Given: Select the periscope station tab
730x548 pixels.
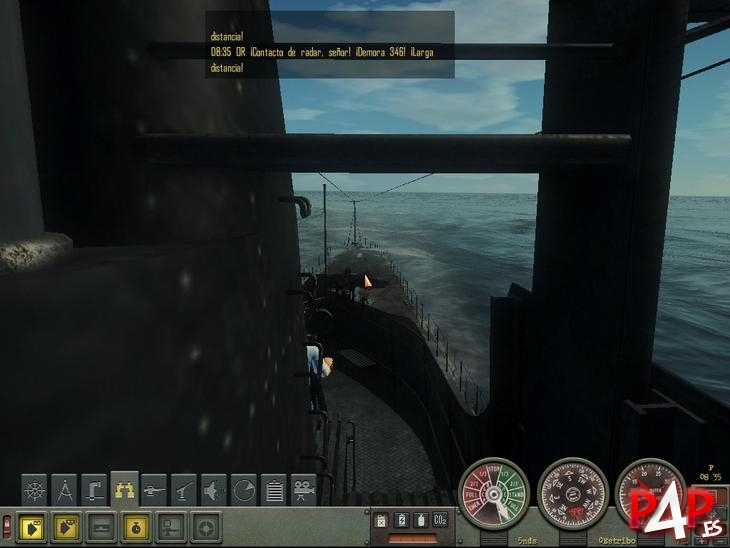Looking at the screenshot, I should click(x=95, y=490).
